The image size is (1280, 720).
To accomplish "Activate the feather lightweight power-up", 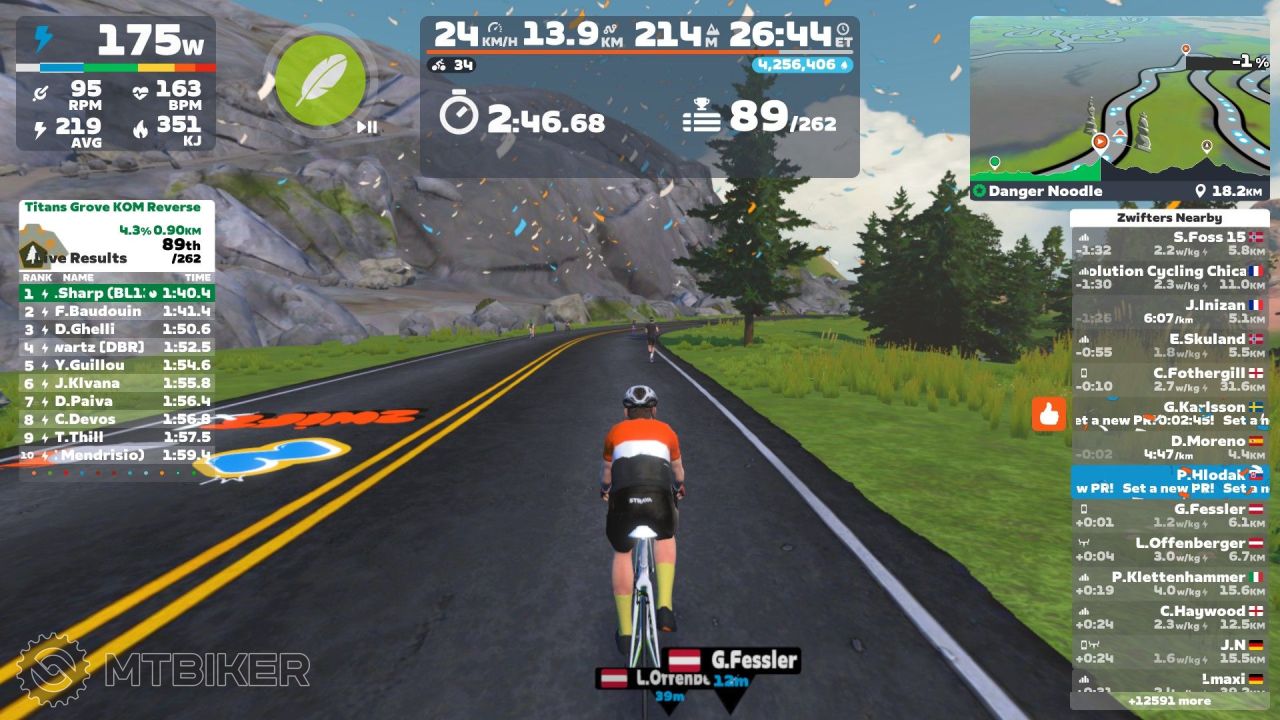I will pyautogui.click(x=312, y=76).
